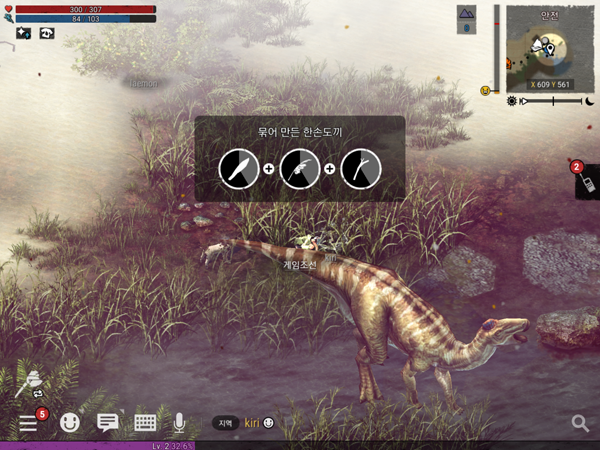Open the magnifying glass search
The image size is (600, 450).
580,423
